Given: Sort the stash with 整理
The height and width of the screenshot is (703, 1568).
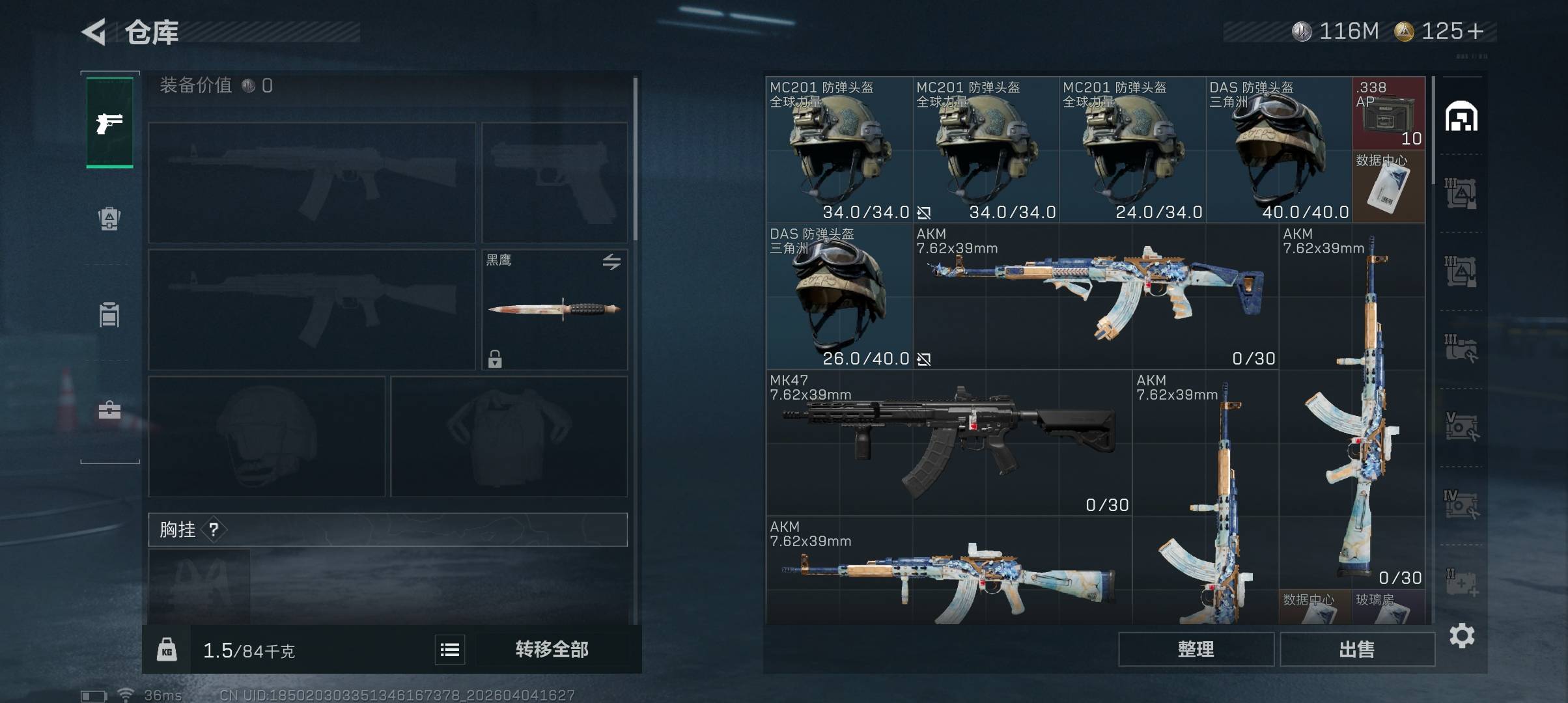Looking at the screenshot, I should click(x=1196, y=650).
